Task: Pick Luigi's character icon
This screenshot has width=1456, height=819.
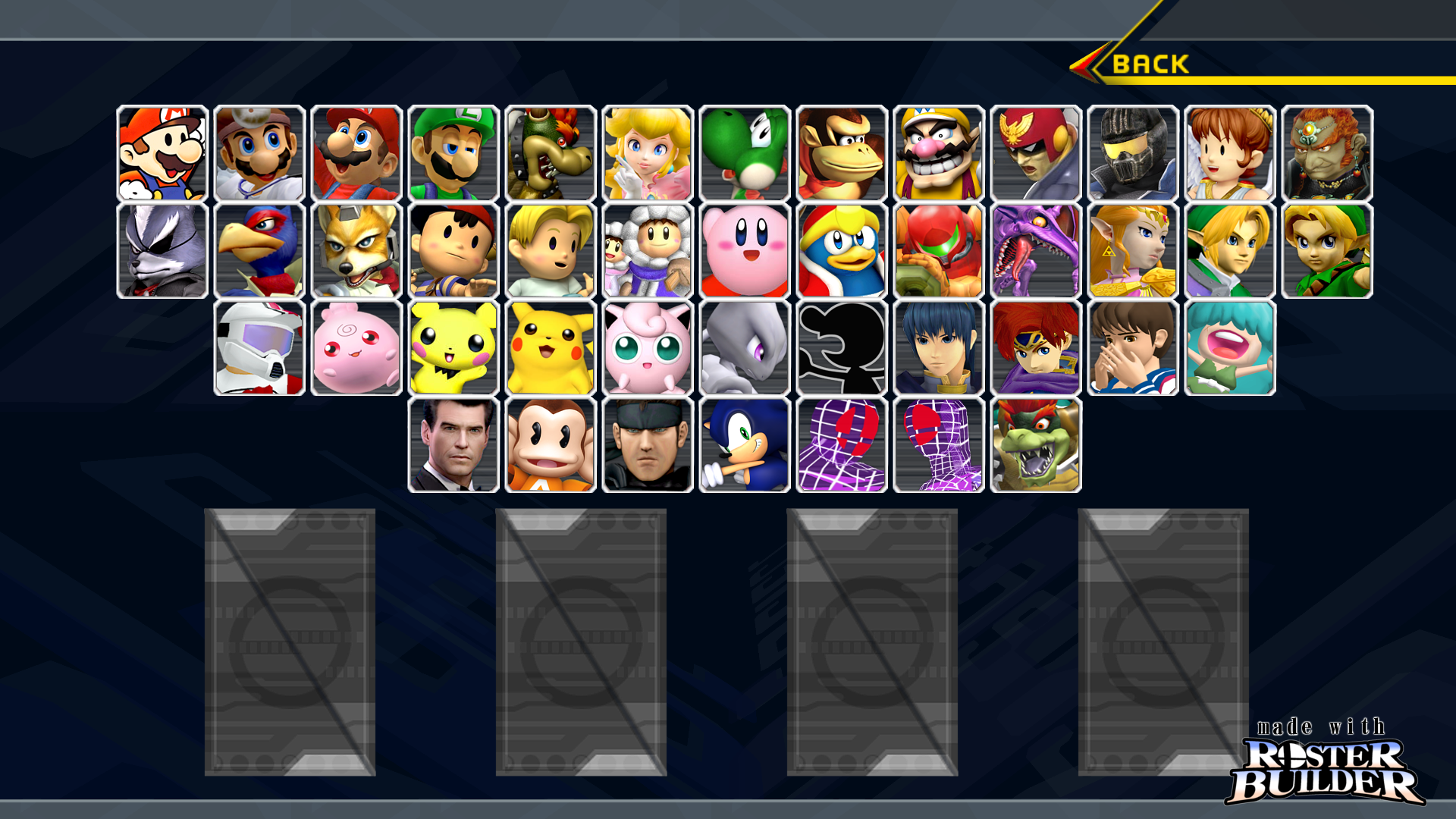Action: [x=453, y=153]
